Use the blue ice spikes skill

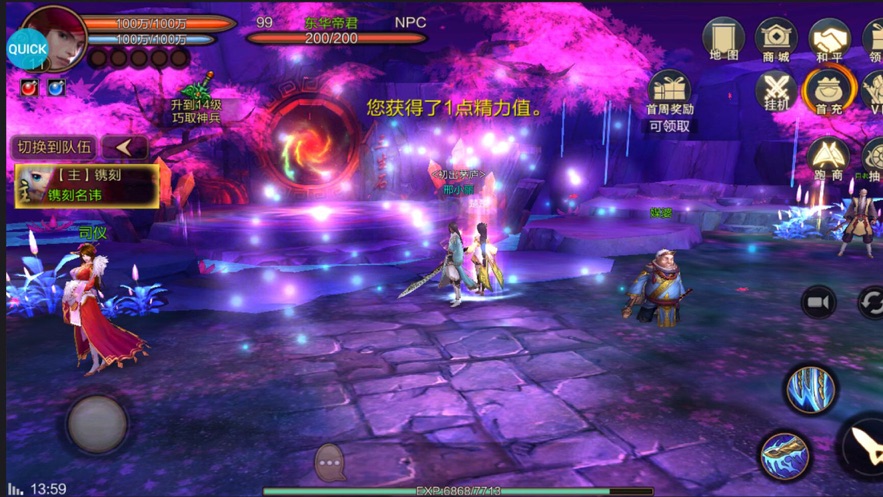coord(811,388)
